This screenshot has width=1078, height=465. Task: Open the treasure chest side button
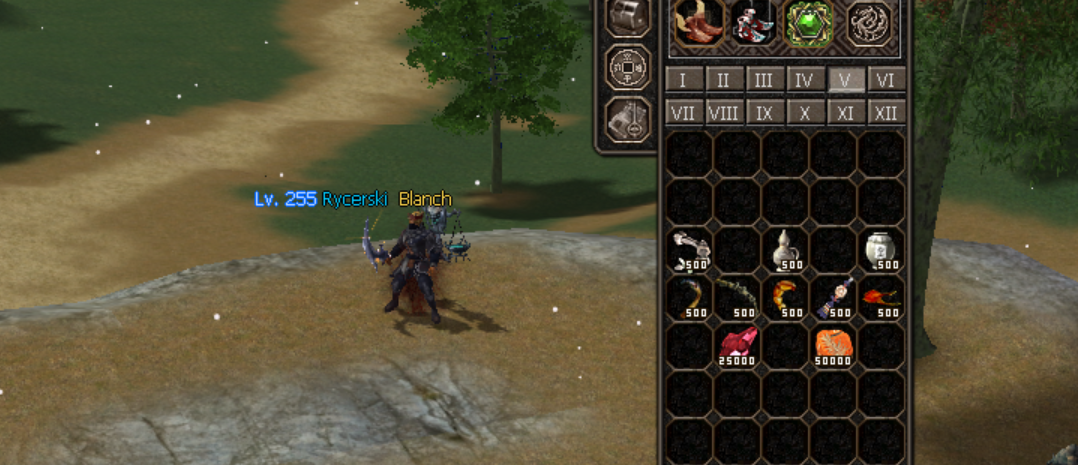[629, 18]
